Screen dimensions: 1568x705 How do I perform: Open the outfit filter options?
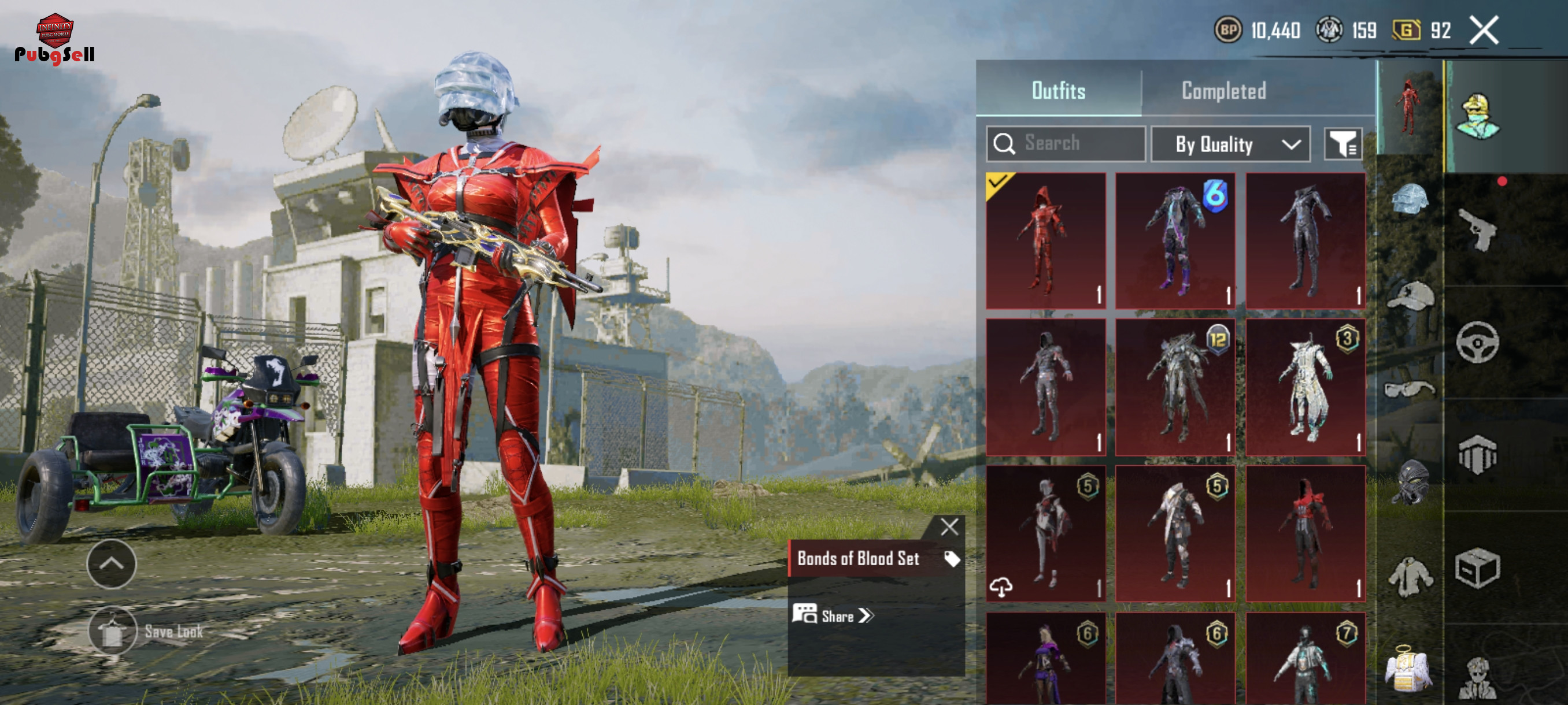coord(1343,144)
